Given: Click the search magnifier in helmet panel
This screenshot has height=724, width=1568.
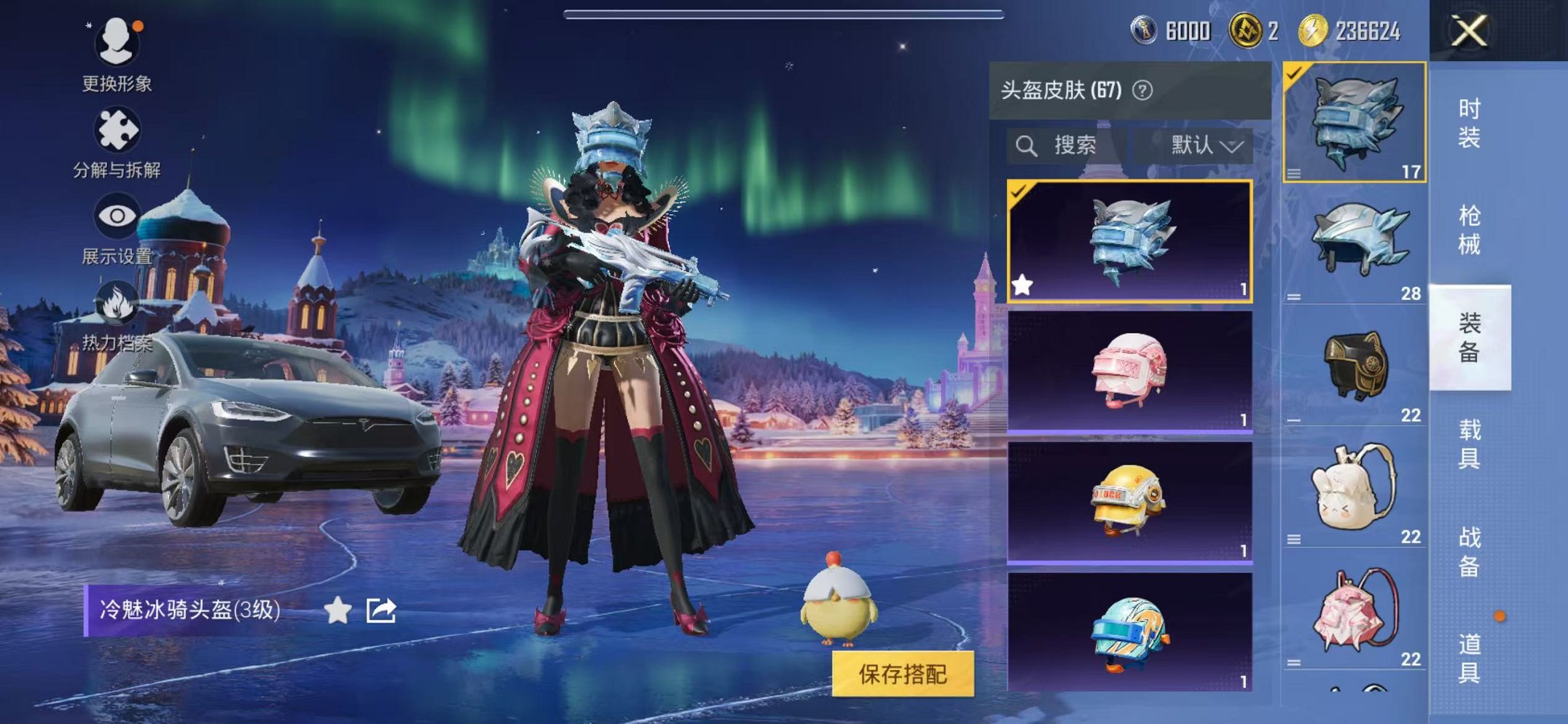Looking at the screenshot, I should click(1027, 145).
